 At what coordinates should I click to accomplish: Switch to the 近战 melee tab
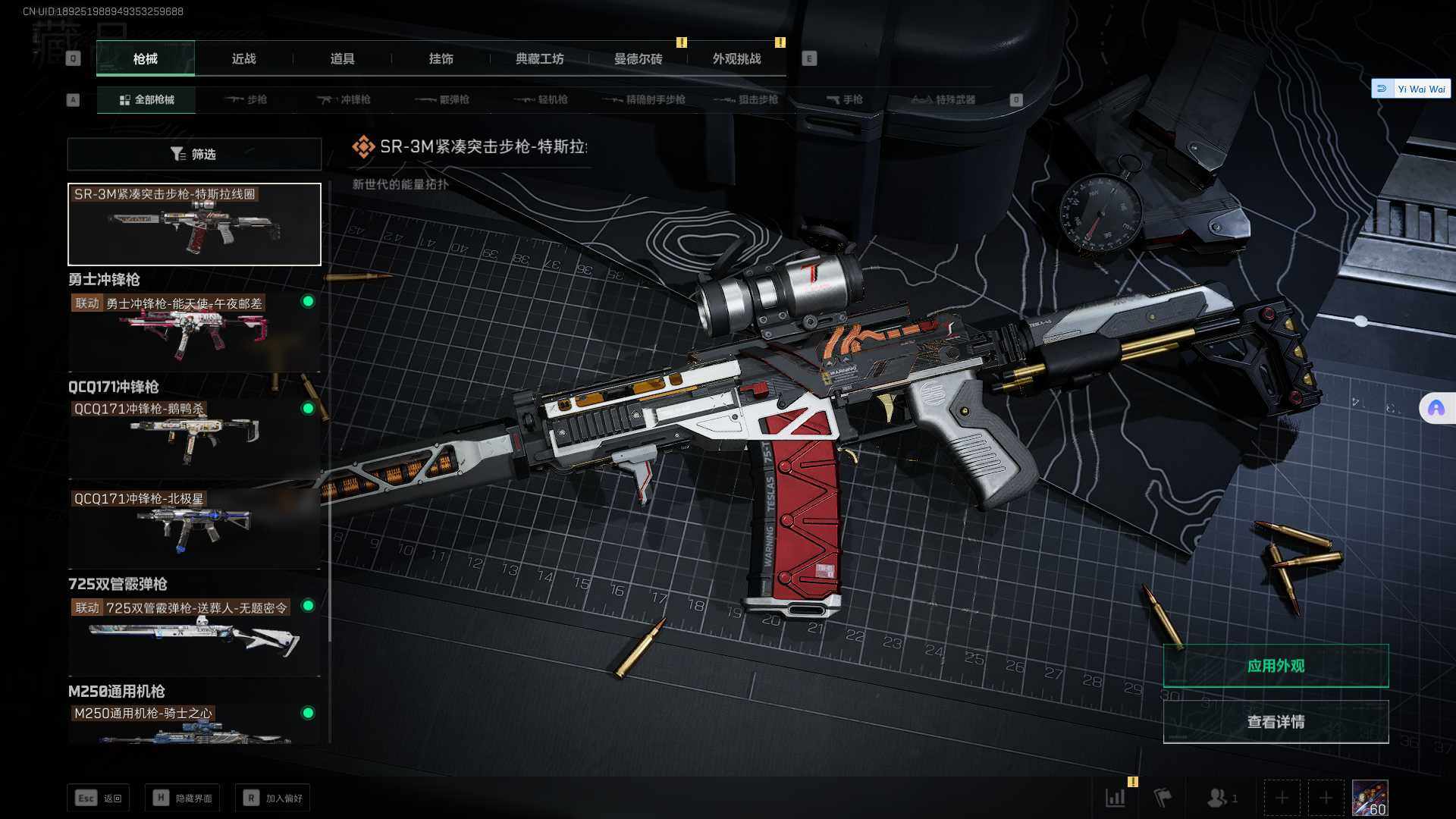[243, 58]
